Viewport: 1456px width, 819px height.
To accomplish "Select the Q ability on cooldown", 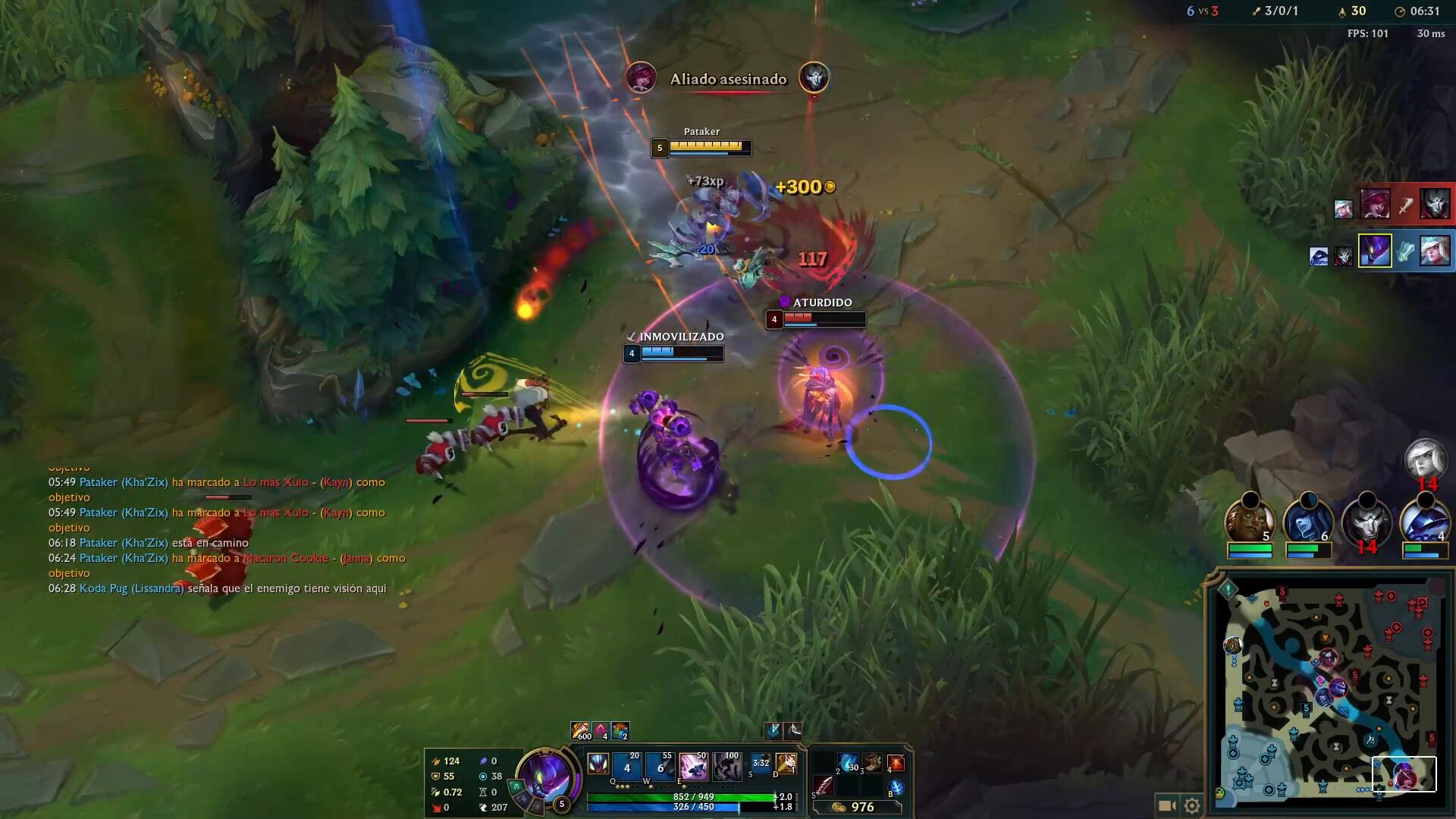I will click(627, 767).
